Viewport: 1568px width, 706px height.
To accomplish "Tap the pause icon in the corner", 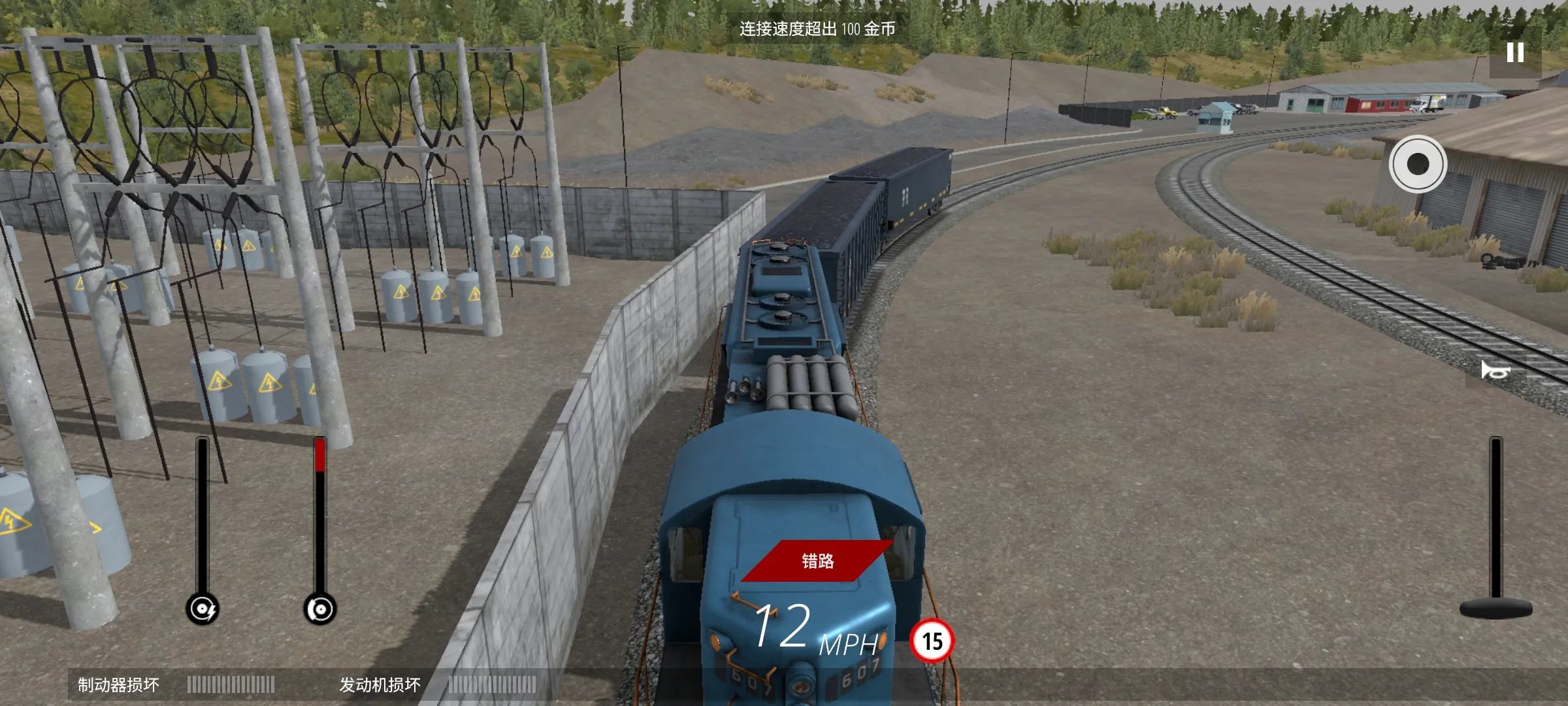I will (x=1514, y=50).
